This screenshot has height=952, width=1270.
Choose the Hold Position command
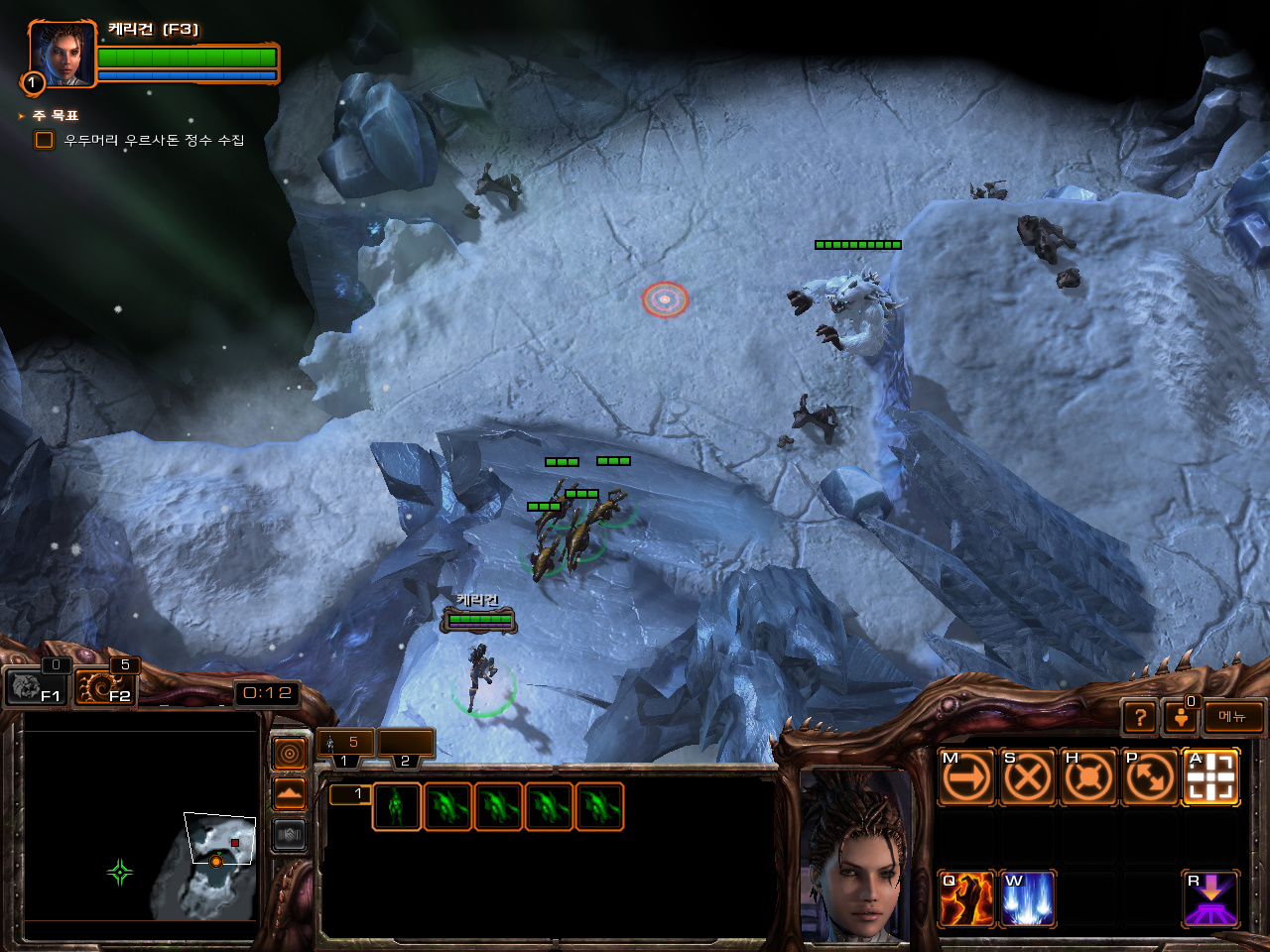click(x=1088, y=777)
